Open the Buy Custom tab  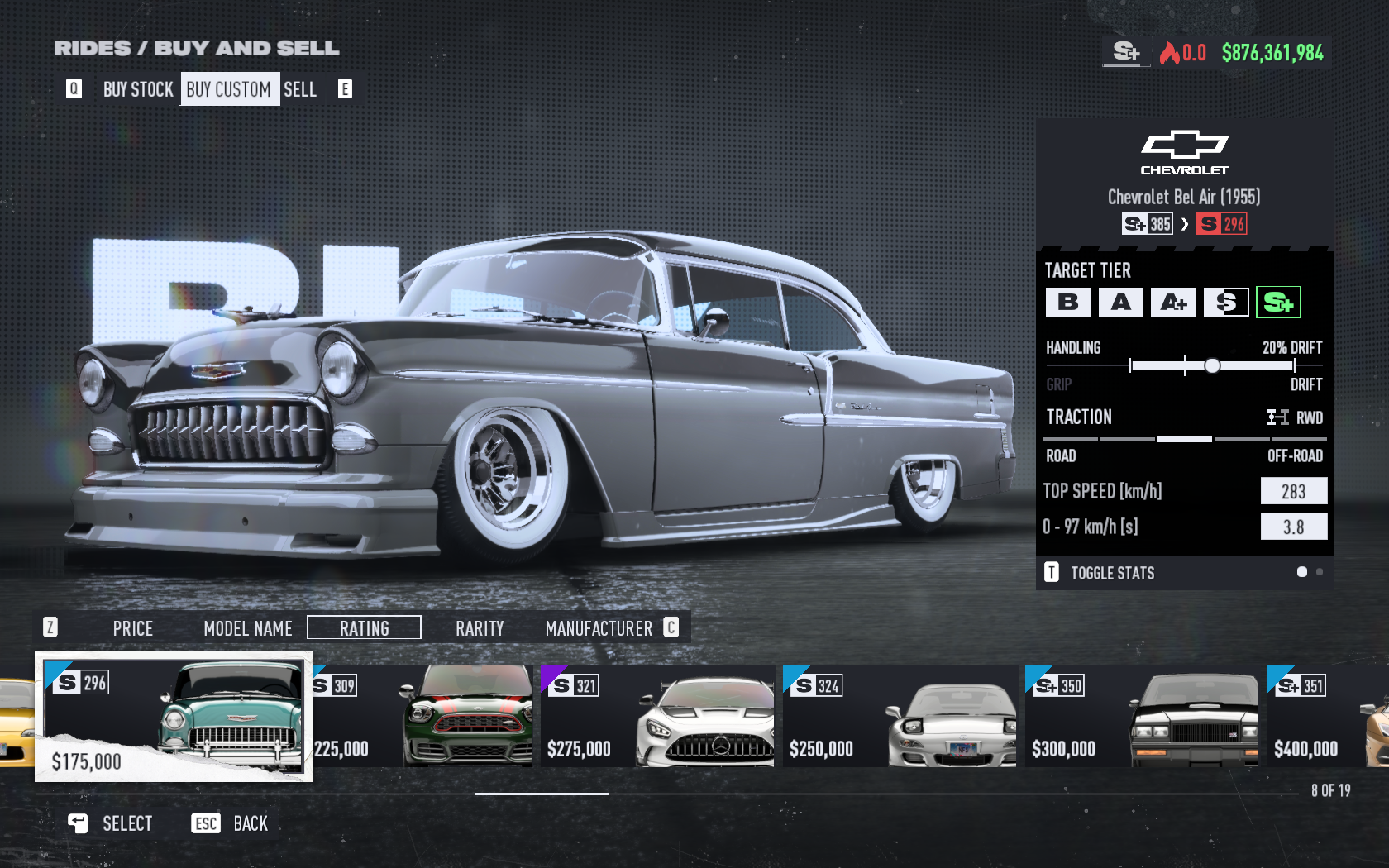pyautogui.click(x=228, y=89)
